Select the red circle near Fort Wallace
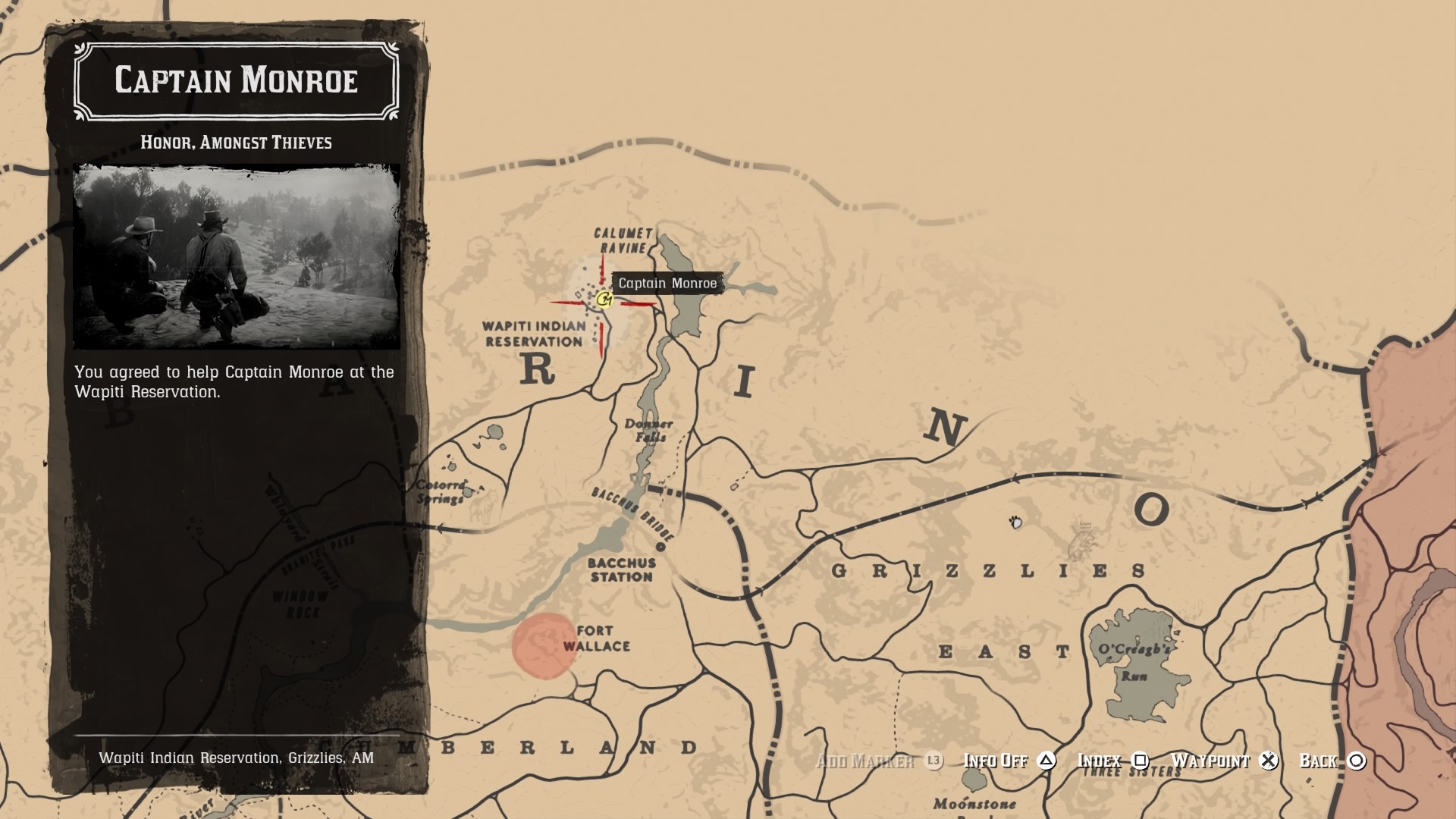This screenshot has height=819, width=1456. (x=544, y=646)
